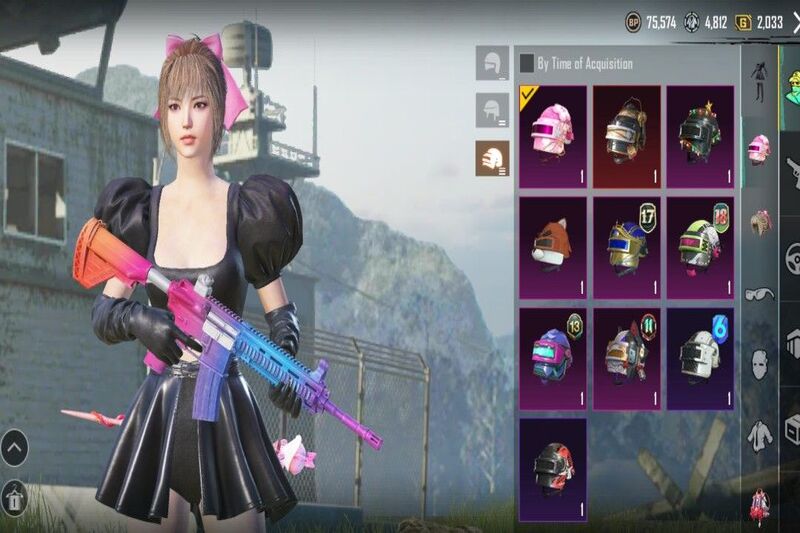Open the jacket clothing category
The height and width of the screenshot is (533, 800).
(759, 433)
